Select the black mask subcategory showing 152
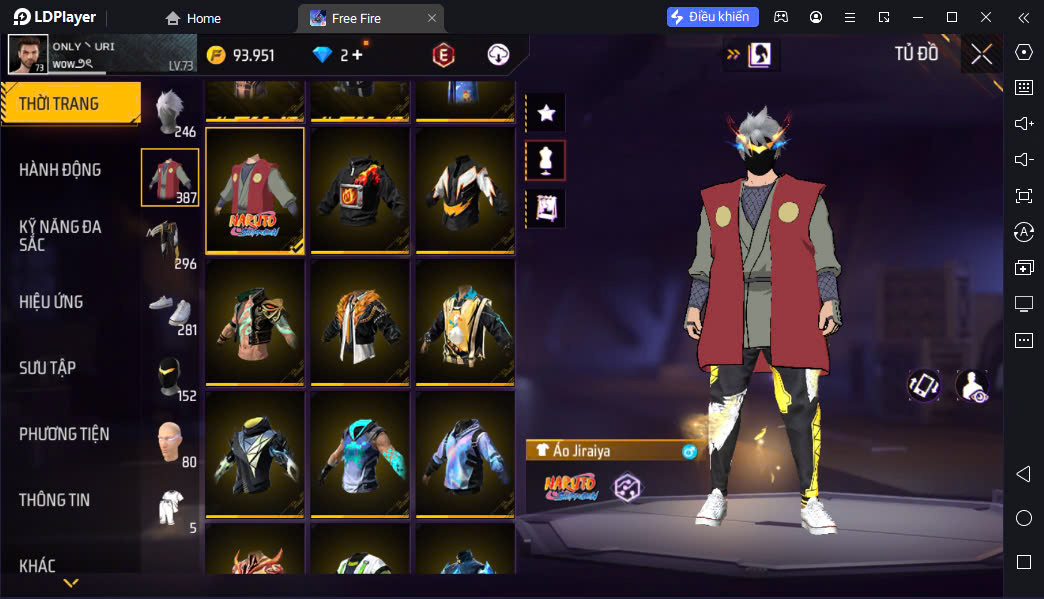Viewport: 1044px width, 599px height. coord(170,376)
